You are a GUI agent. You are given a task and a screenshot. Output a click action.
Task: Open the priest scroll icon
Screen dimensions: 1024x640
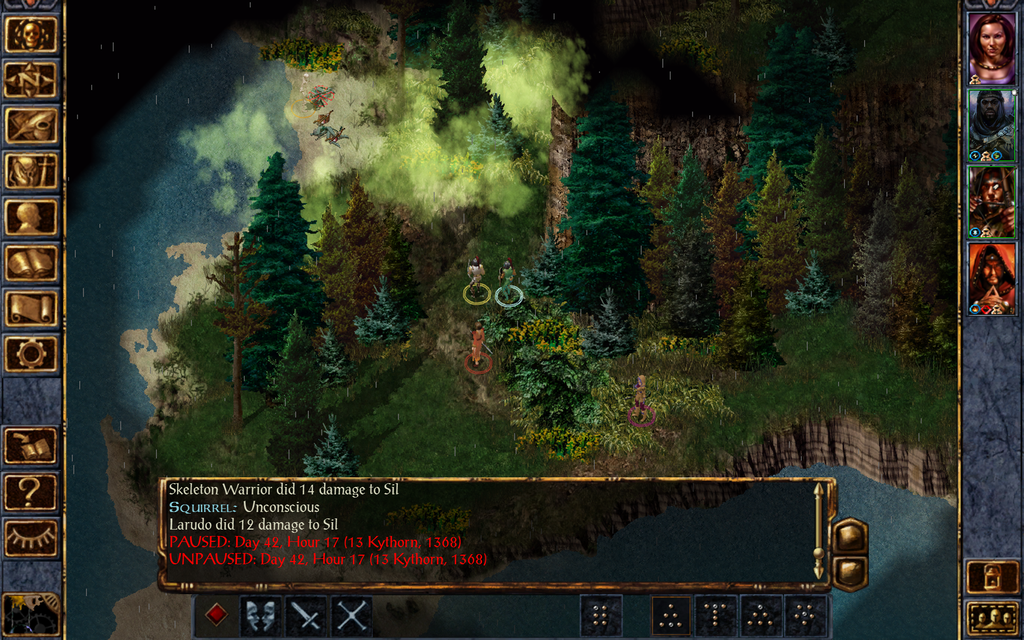point(30,308)
